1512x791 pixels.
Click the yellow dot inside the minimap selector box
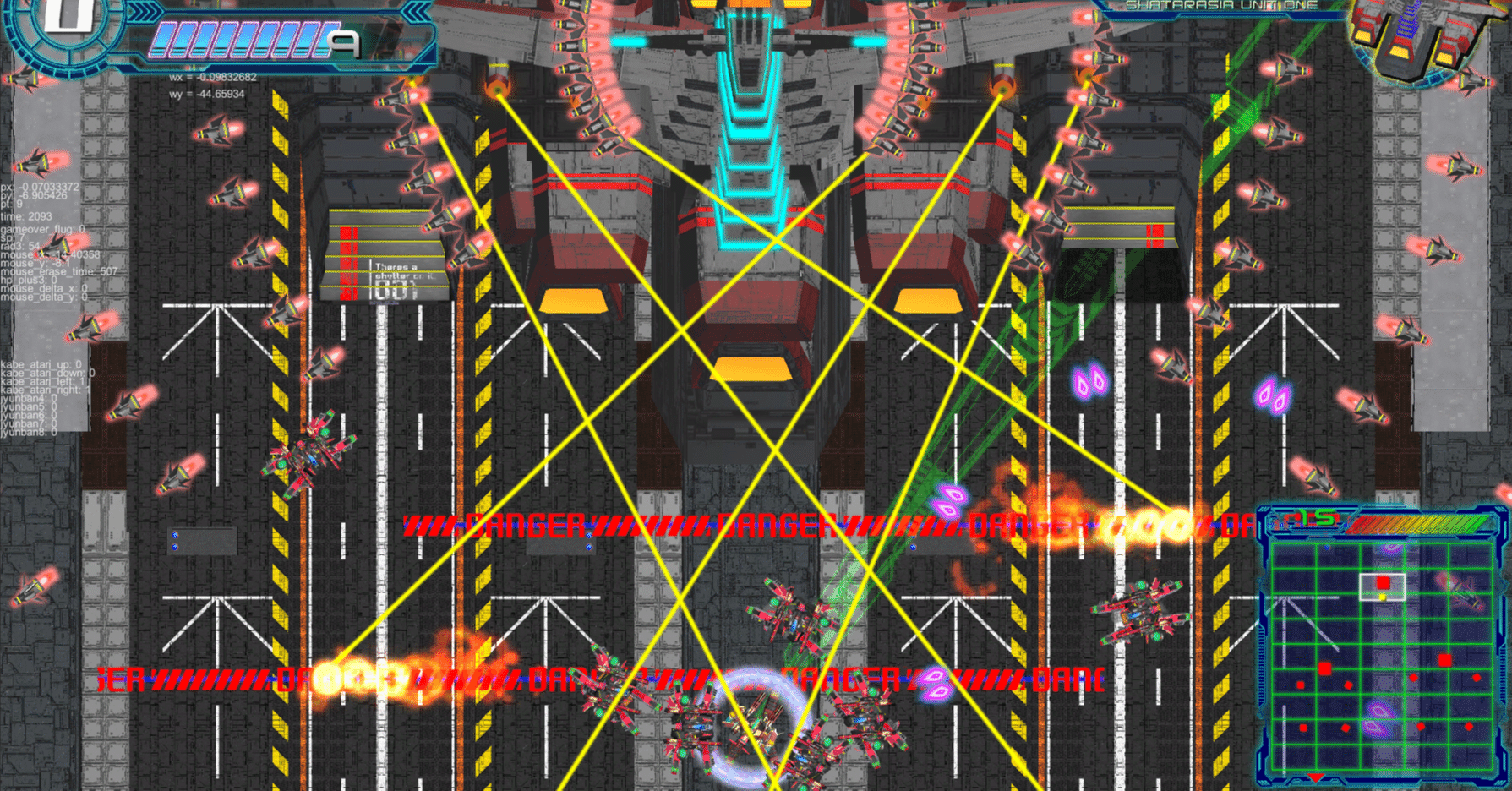click(1383, 597)
